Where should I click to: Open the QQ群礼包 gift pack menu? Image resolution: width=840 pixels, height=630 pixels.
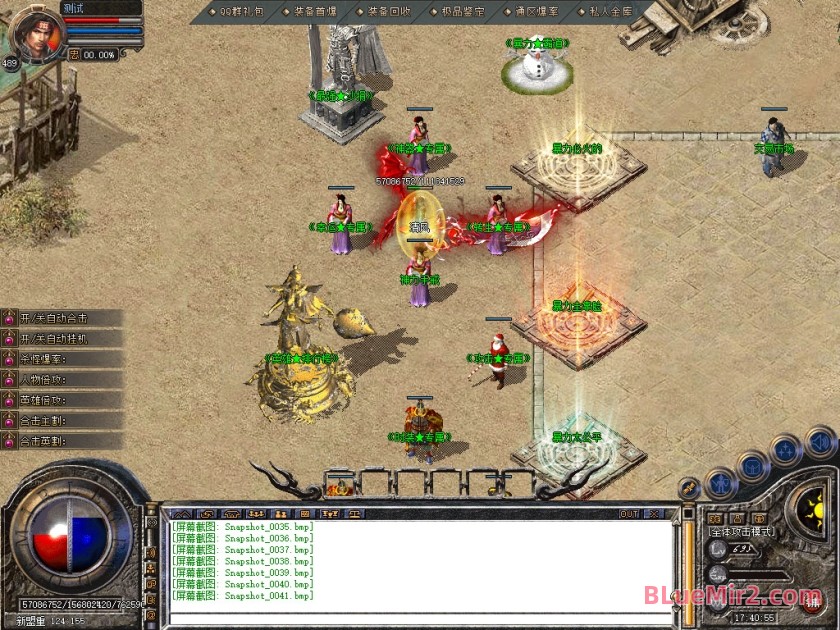(x=238, y=11)
